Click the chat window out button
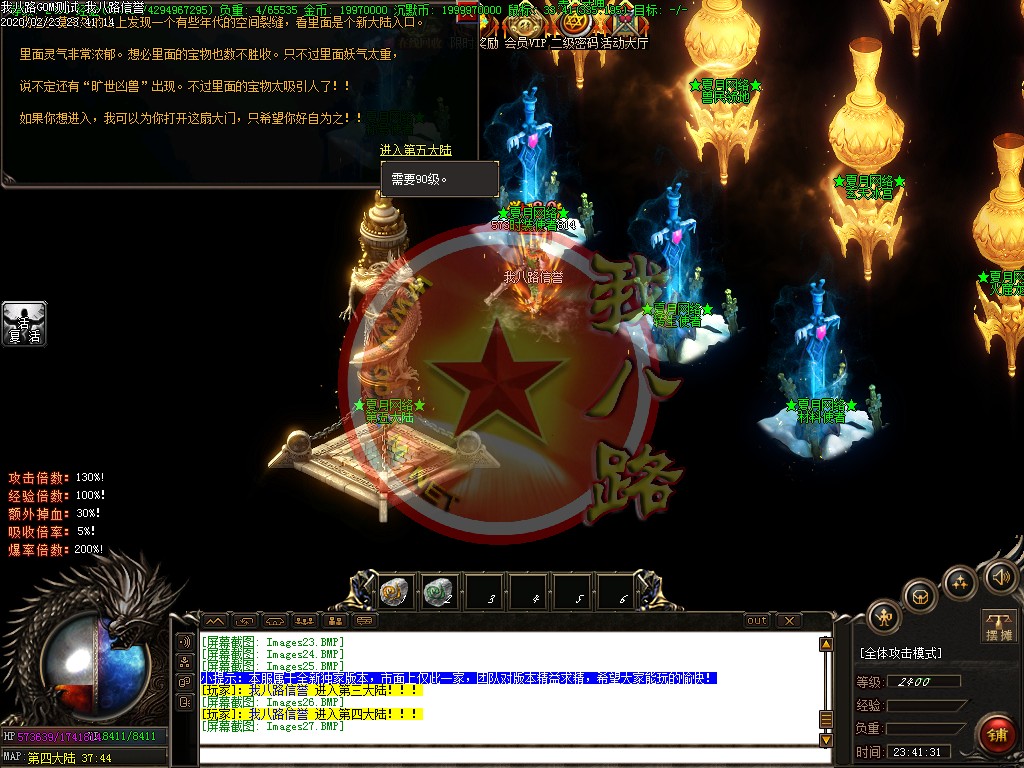 757,621
